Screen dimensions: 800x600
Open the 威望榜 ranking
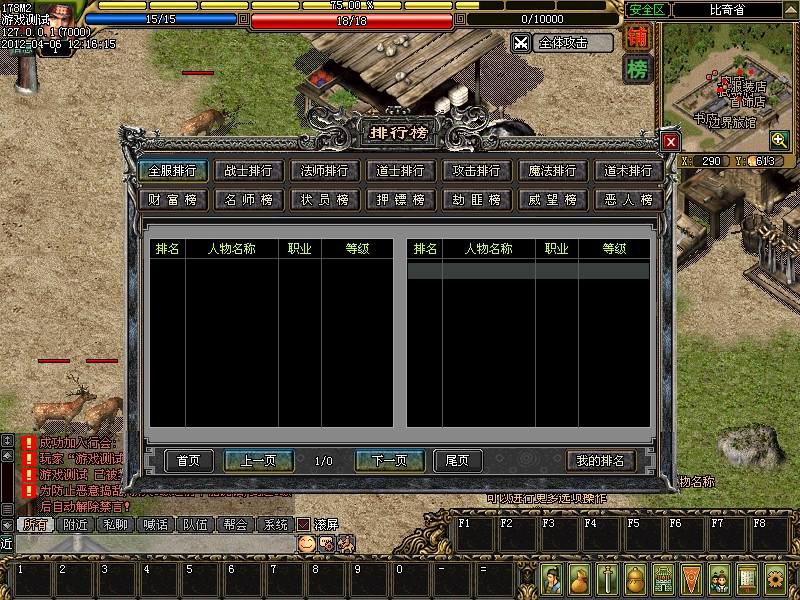(552, 200)
